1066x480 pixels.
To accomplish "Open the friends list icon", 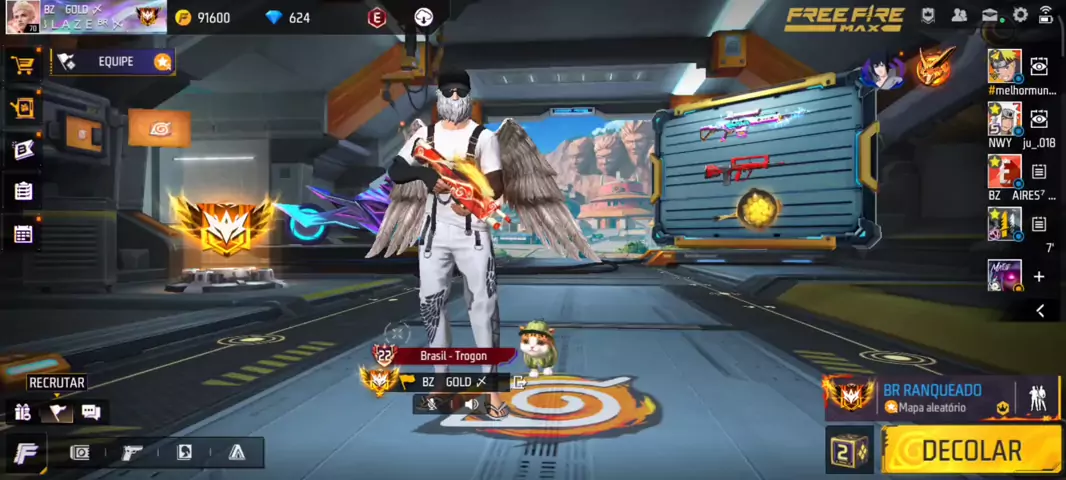I will coord(959,15).
